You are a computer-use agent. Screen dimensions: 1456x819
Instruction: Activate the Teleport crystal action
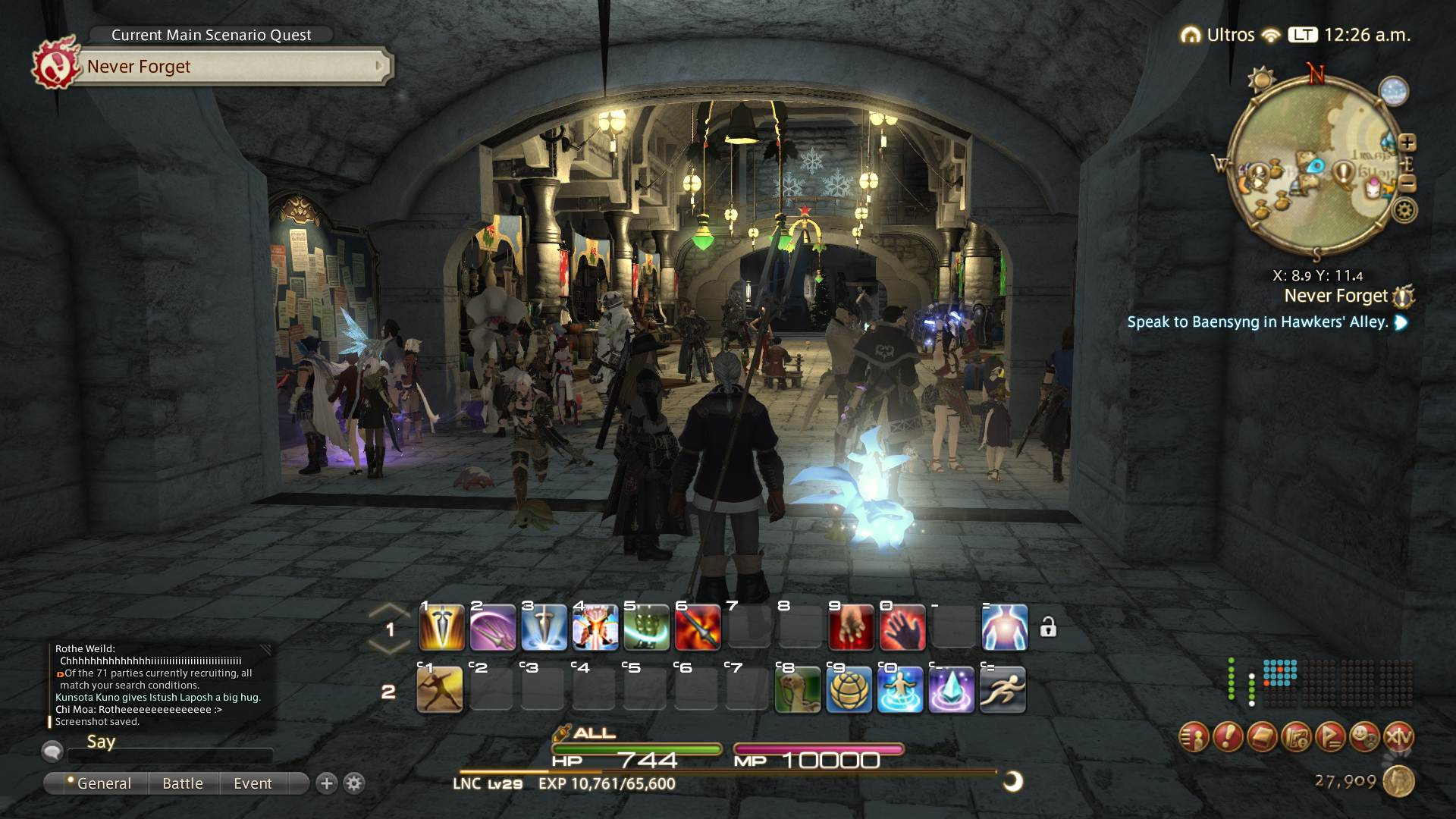(x=952, y=689)
